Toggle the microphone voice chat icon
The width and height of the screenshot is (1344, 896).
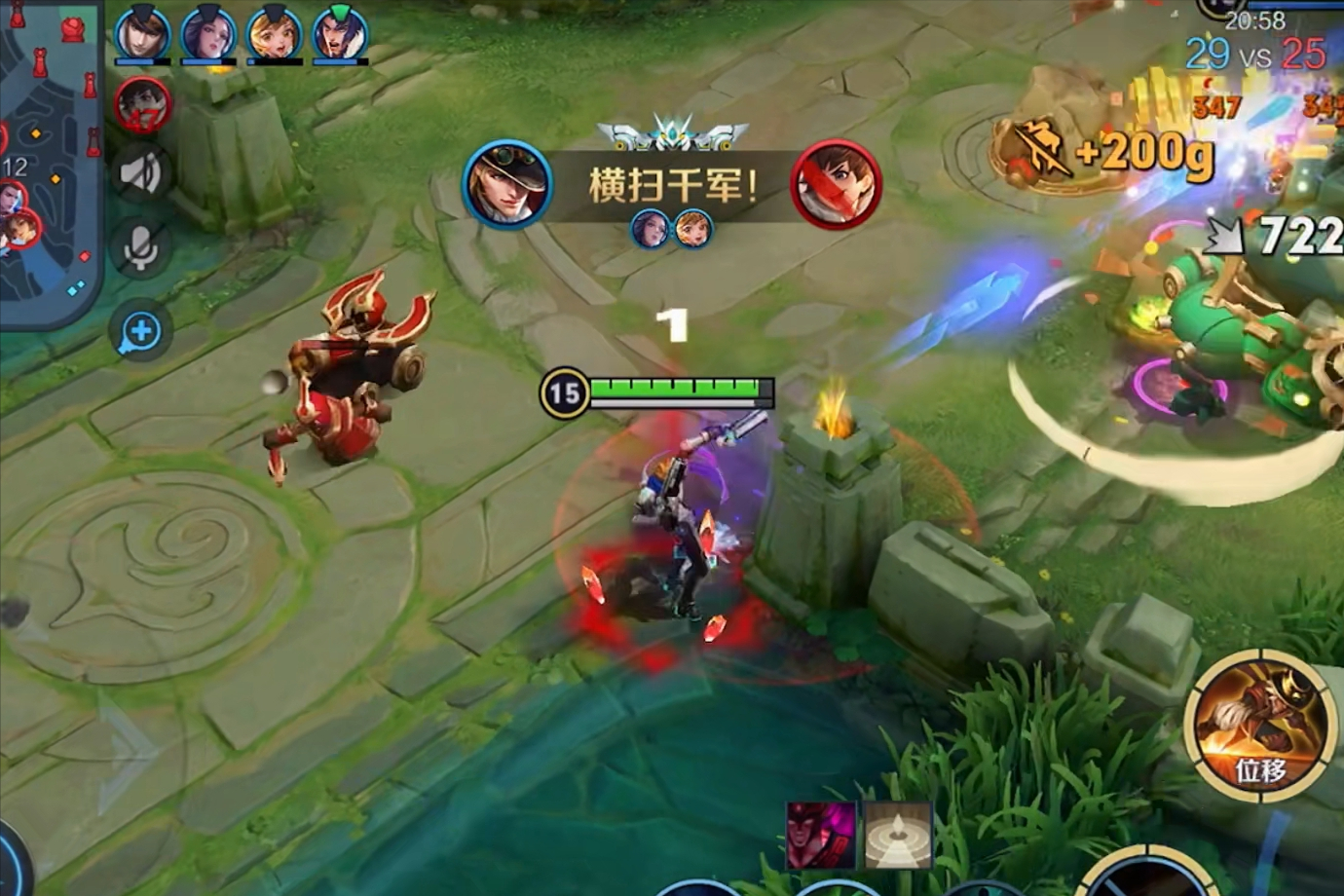click(141, 248)
